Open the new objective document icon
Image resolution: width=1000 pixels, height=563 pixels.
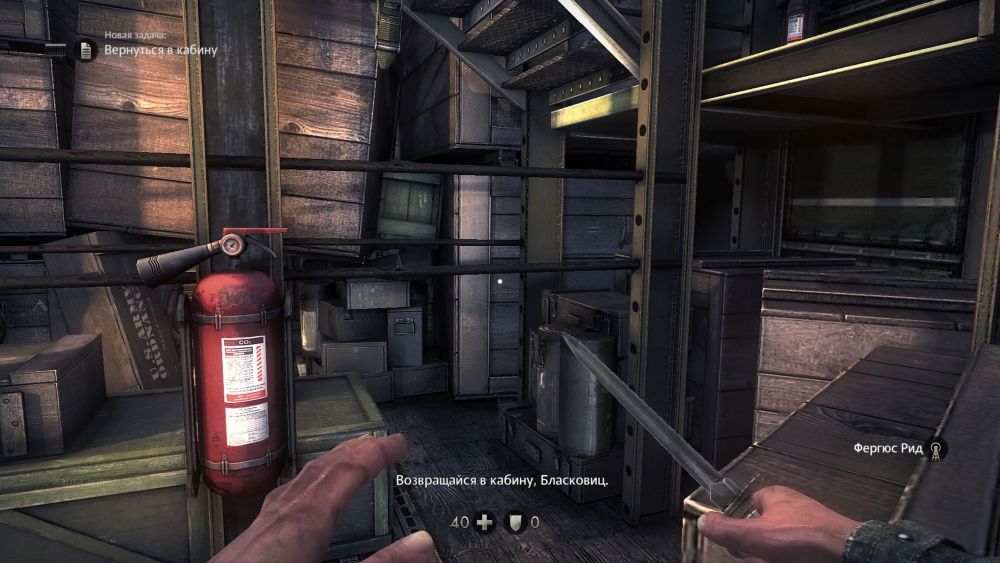pyautogui.click(x=87, y=49)
